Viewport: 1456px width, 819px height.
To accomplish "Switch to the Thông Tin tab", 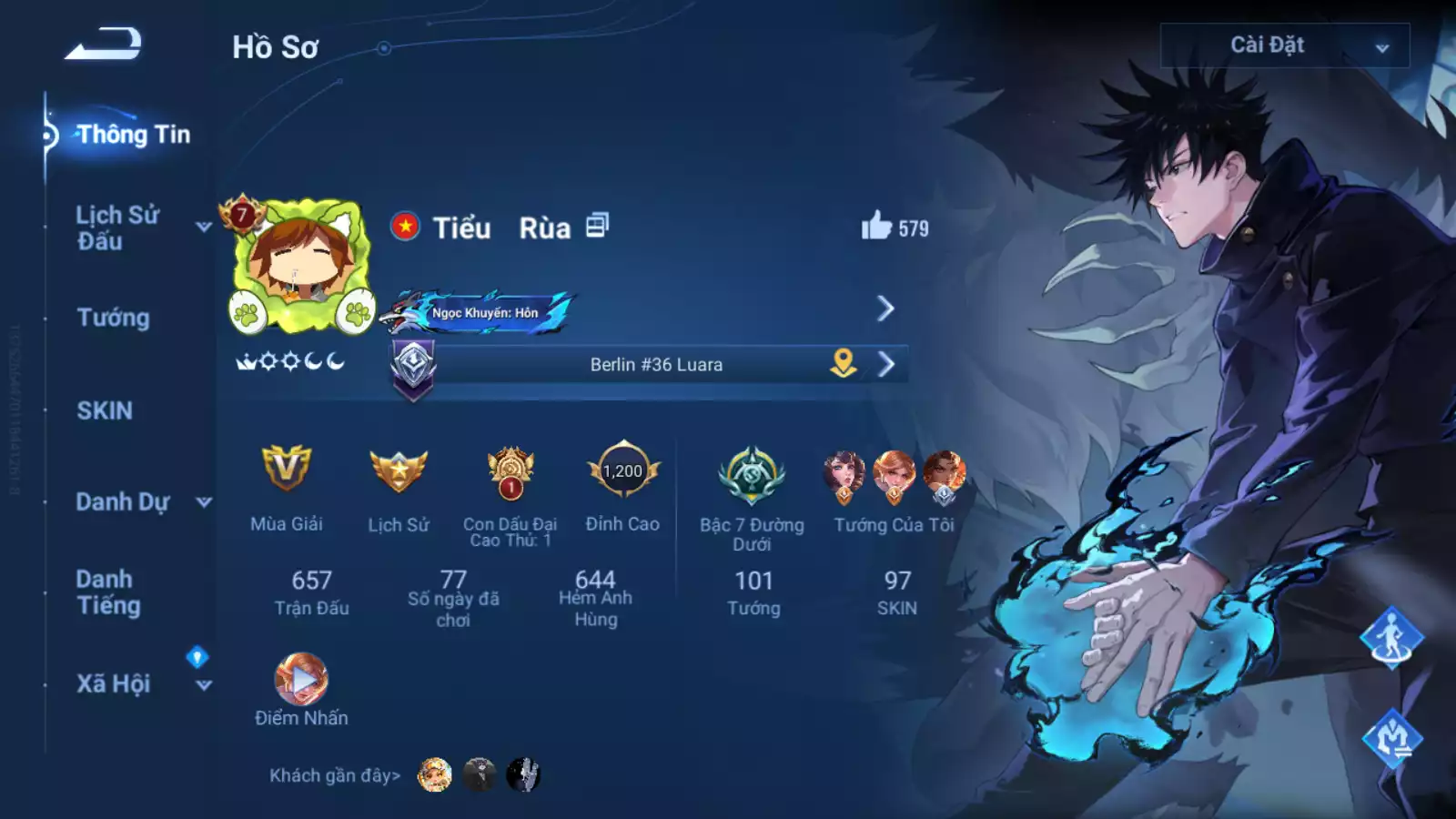I will coord(133,135).
